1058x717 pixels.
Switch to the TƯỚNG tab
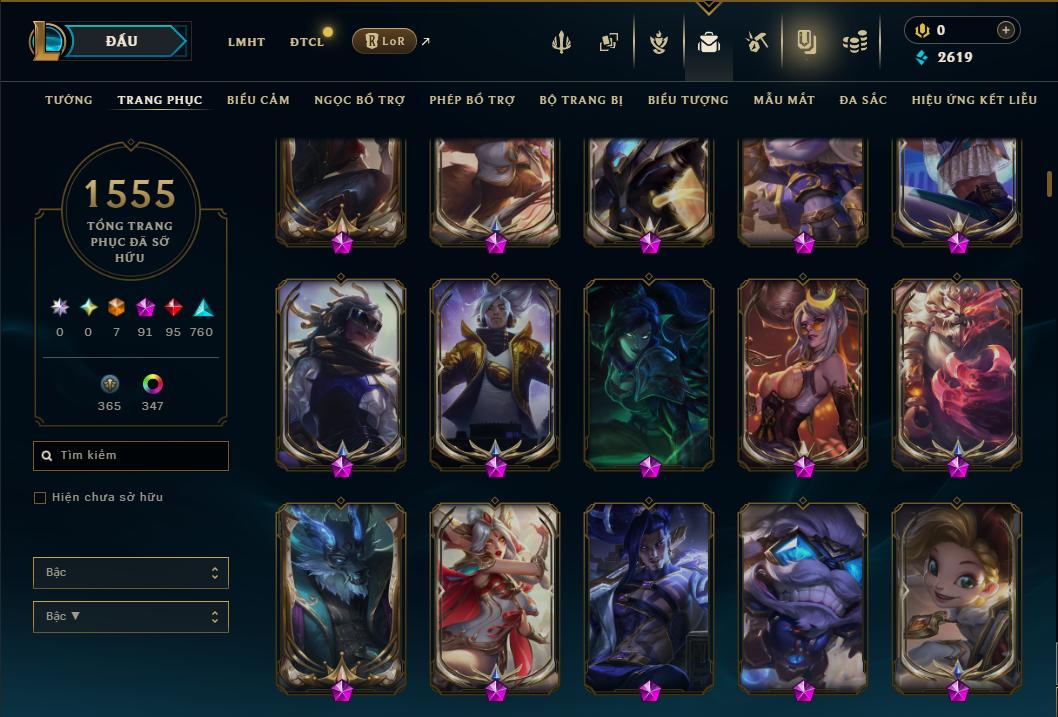click(x=69, y=100)
